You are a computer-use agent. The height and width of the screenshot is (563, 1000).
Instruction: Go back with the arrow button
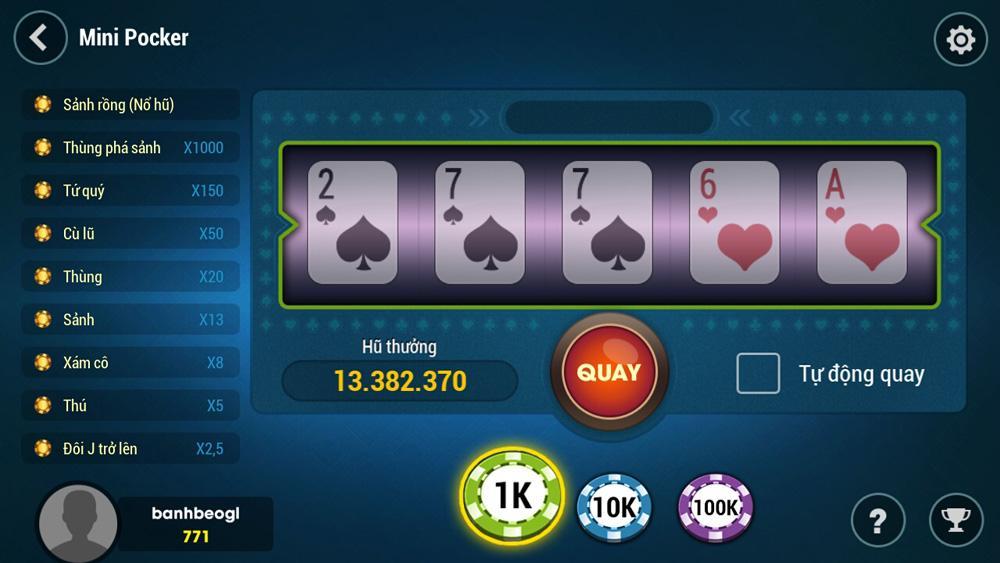click(40, 38)
